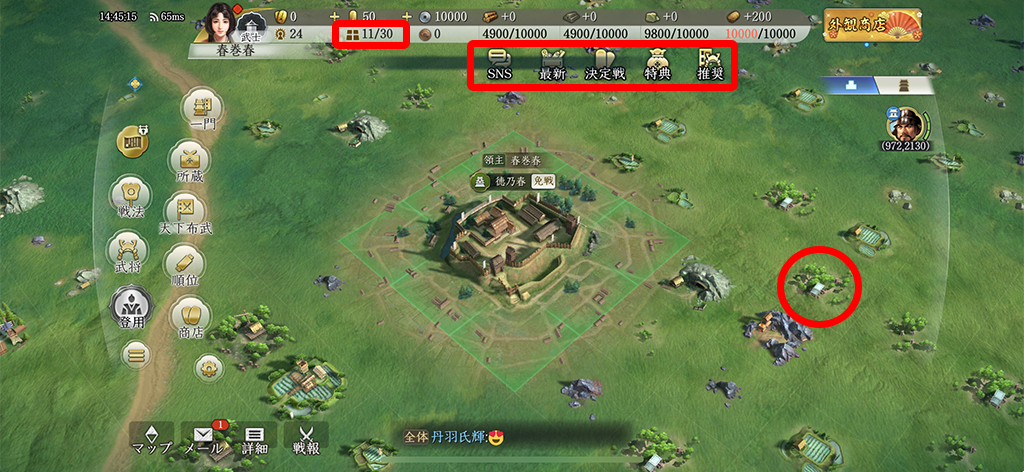Screen dimensions: 1024x472
Task: Open the 詳細 details panel
Action: click(x=254, y=438)
